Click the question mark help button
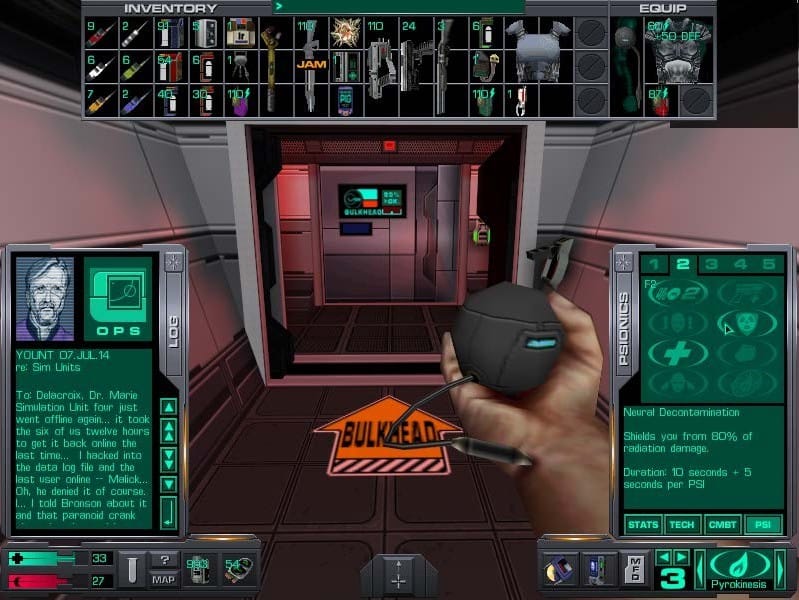Screen dimensions: 799x600 (165, 560)
